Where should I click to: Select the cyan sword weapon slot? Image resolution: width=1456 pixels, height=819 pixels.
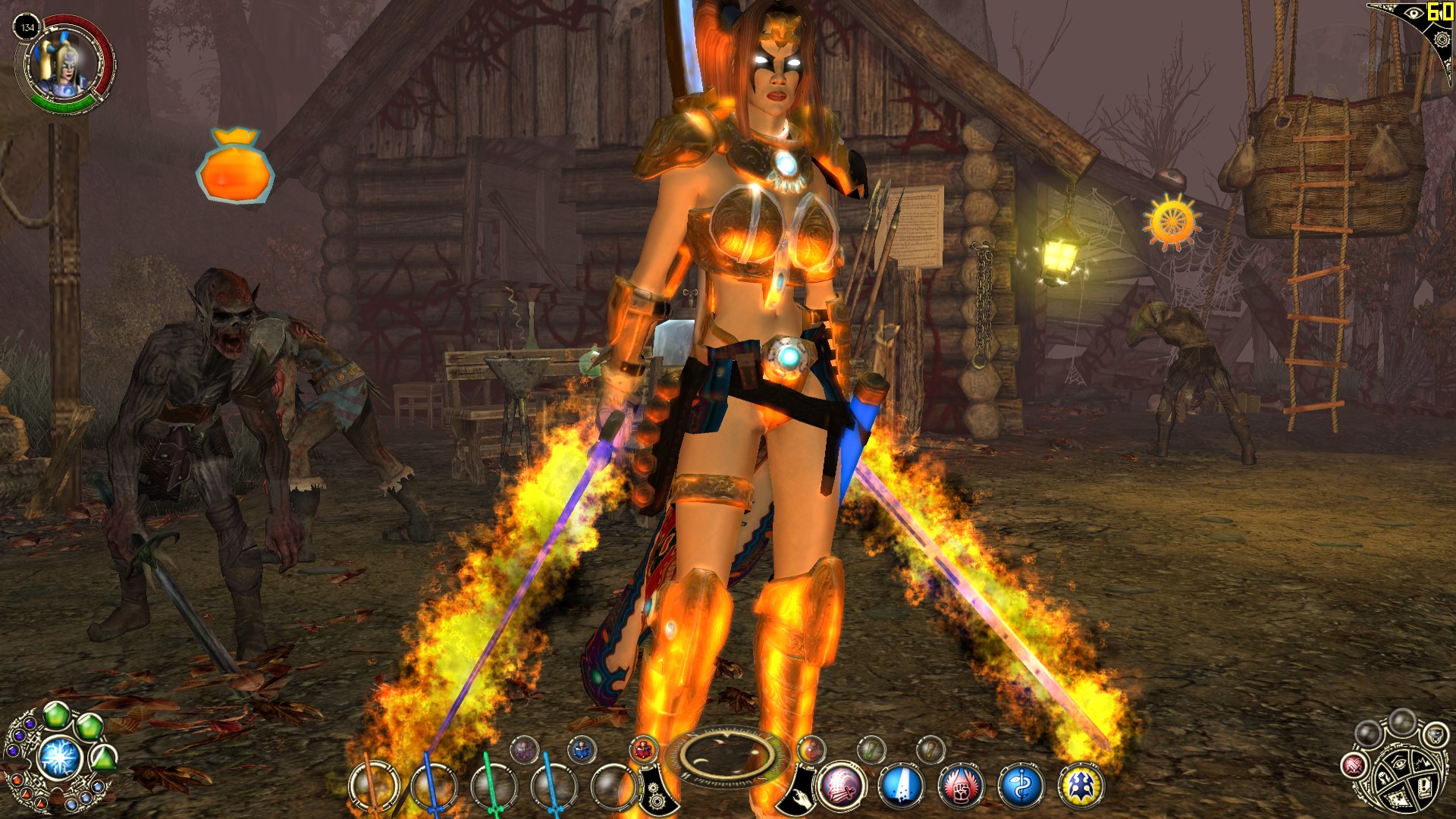click(553, 787)
